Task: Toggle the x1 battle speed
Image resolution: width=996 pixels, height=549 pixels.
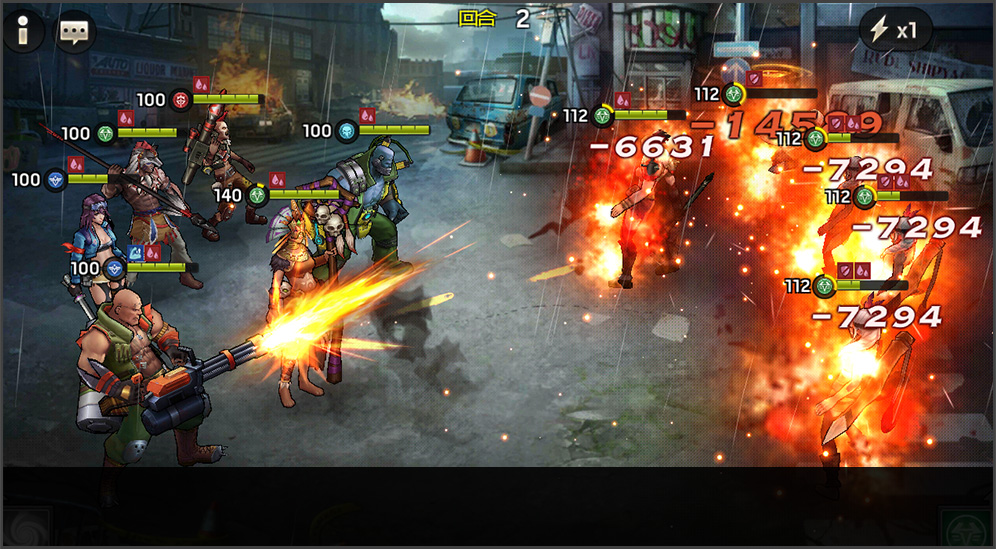Action: pyautogui.click(x=894, y=31)
